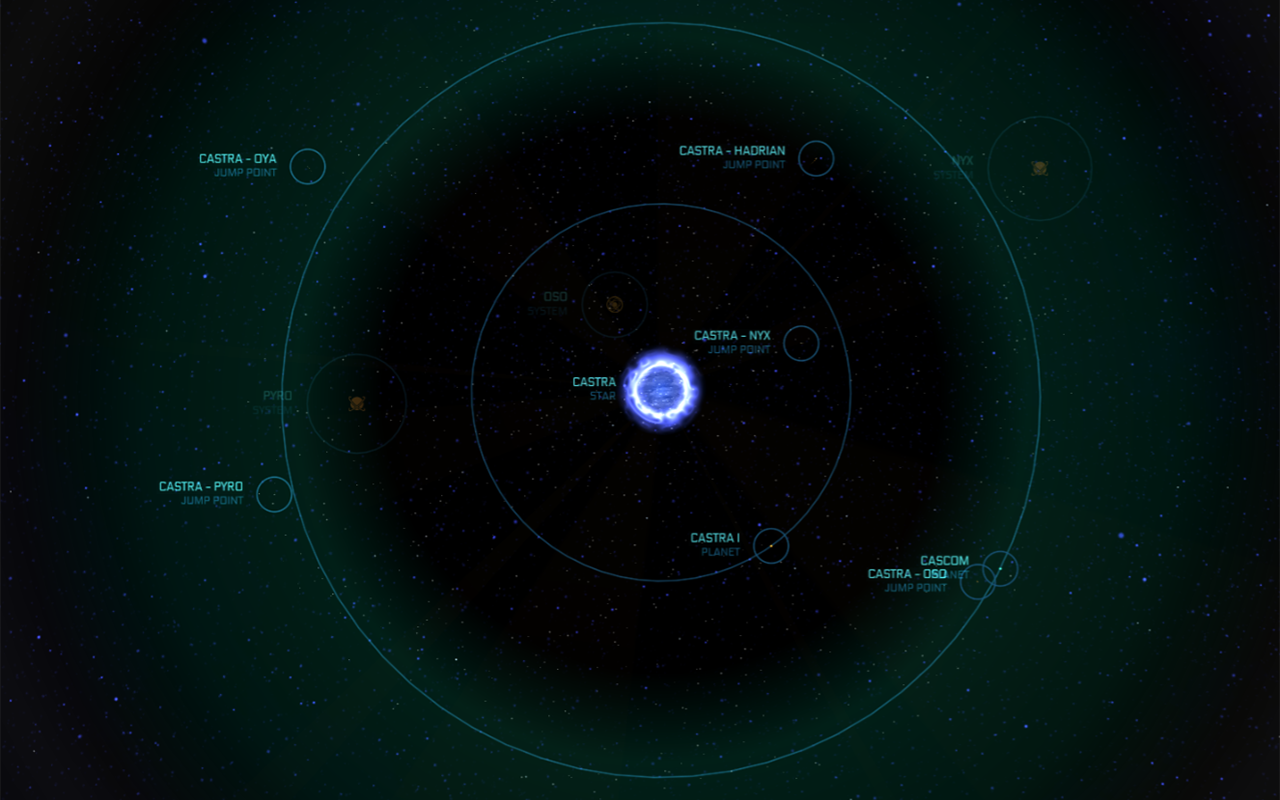Select the Castra - Oya jump point marker
This screenshot has width=1280, height=800.
coord(308,166)
